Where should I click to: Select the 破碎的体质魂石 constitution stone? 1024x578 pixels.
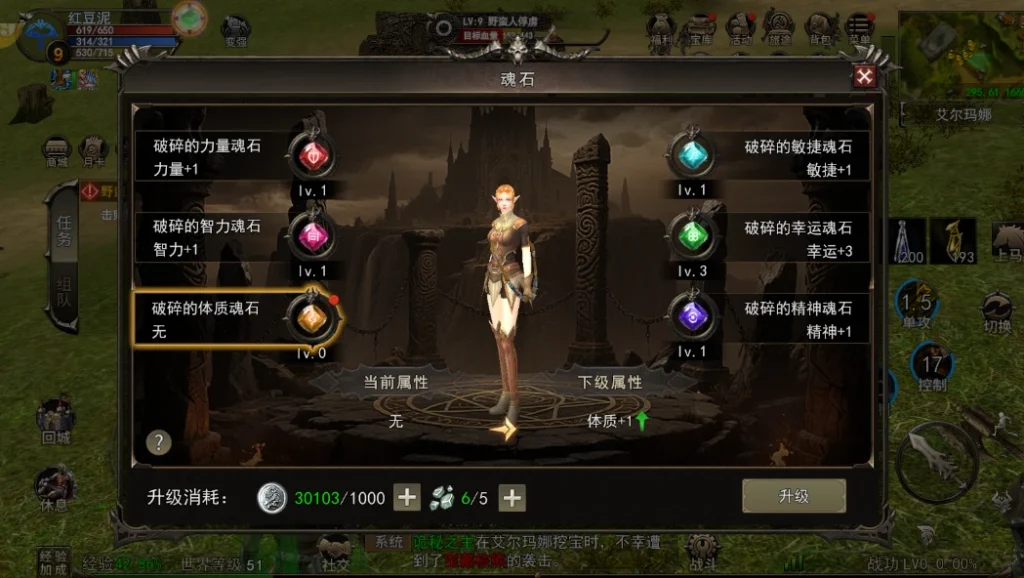(310, 317)
